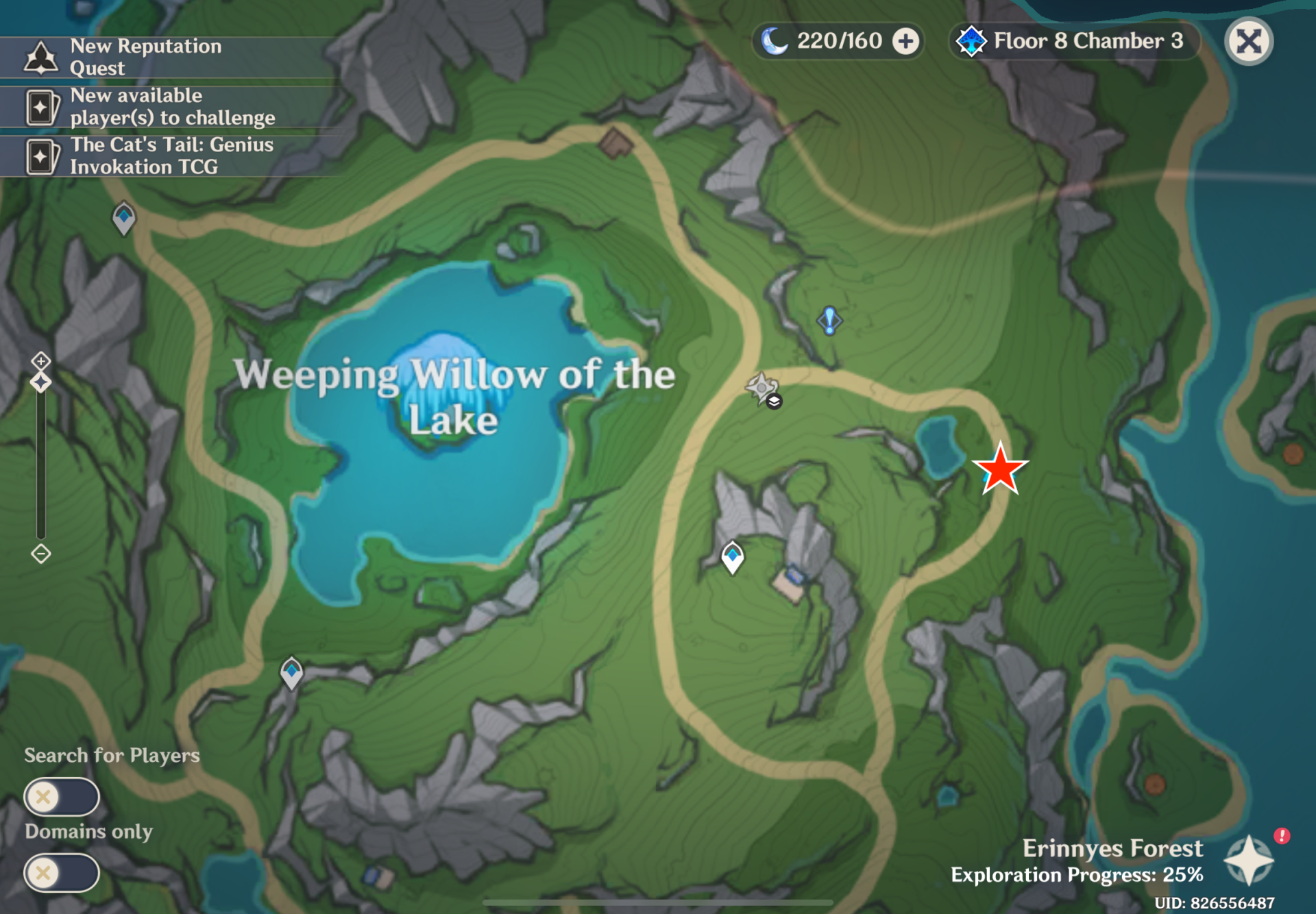
Task: Toggle Search for Players switch
Action: (62, 797)
